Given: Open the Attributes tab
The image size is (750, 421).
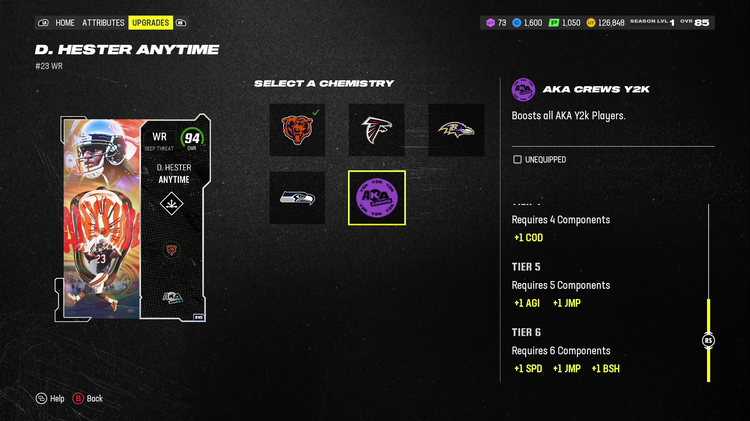Looking at the screenshot, I should 103,22.
